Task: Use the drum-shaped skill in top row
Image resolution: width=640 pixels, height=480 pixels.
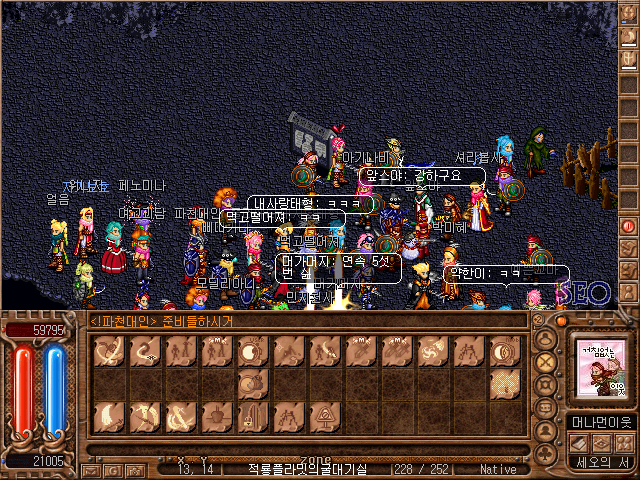Action: tap(250, 352)
